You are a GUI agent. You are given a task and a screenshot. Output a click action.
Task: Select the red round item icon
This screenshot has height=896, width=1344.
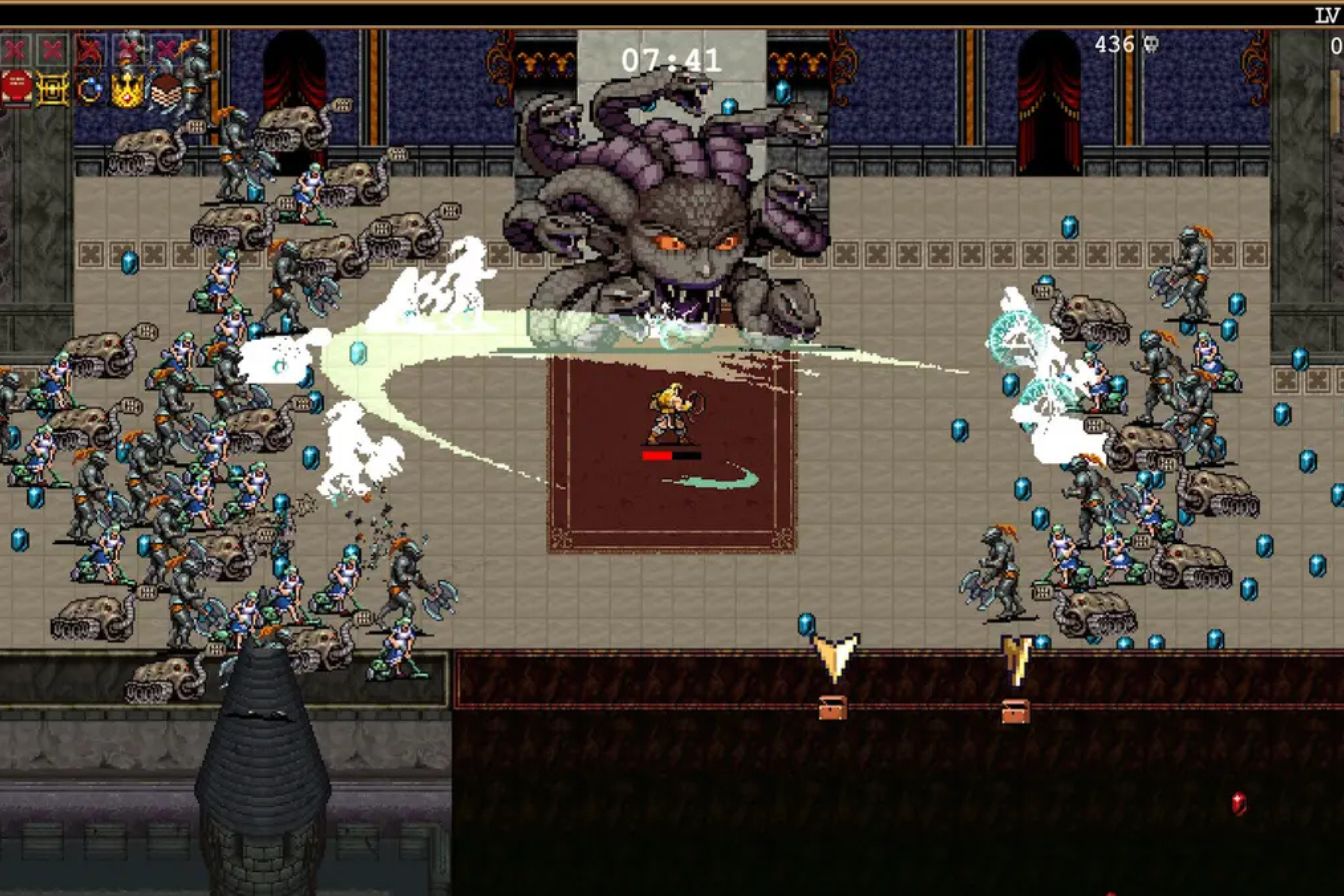coord(16,88)
